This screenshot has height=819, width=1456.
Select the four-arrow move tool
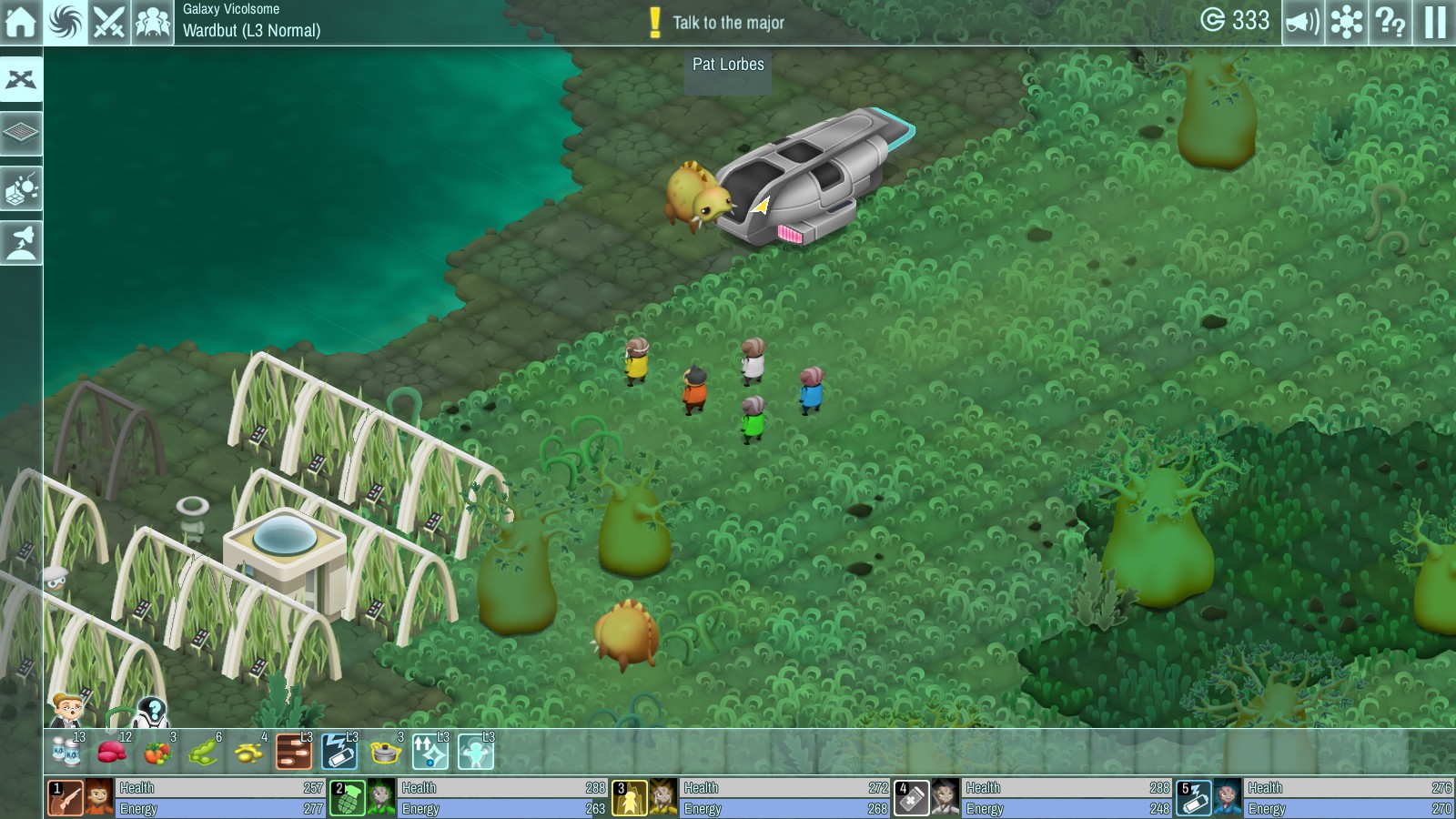coord(21,80)
